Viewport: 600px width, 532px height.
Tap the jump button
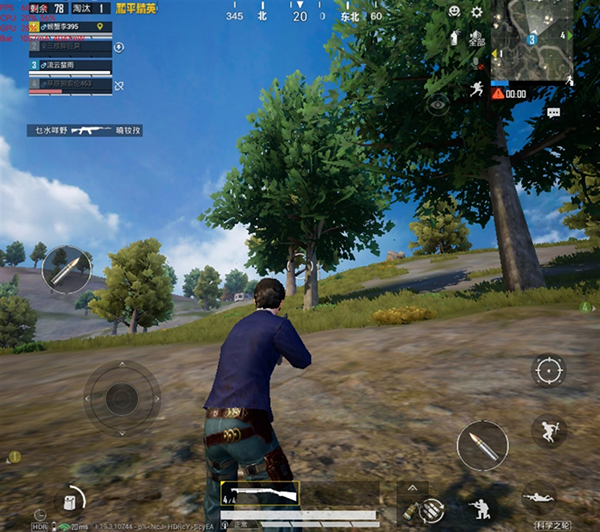547,430
